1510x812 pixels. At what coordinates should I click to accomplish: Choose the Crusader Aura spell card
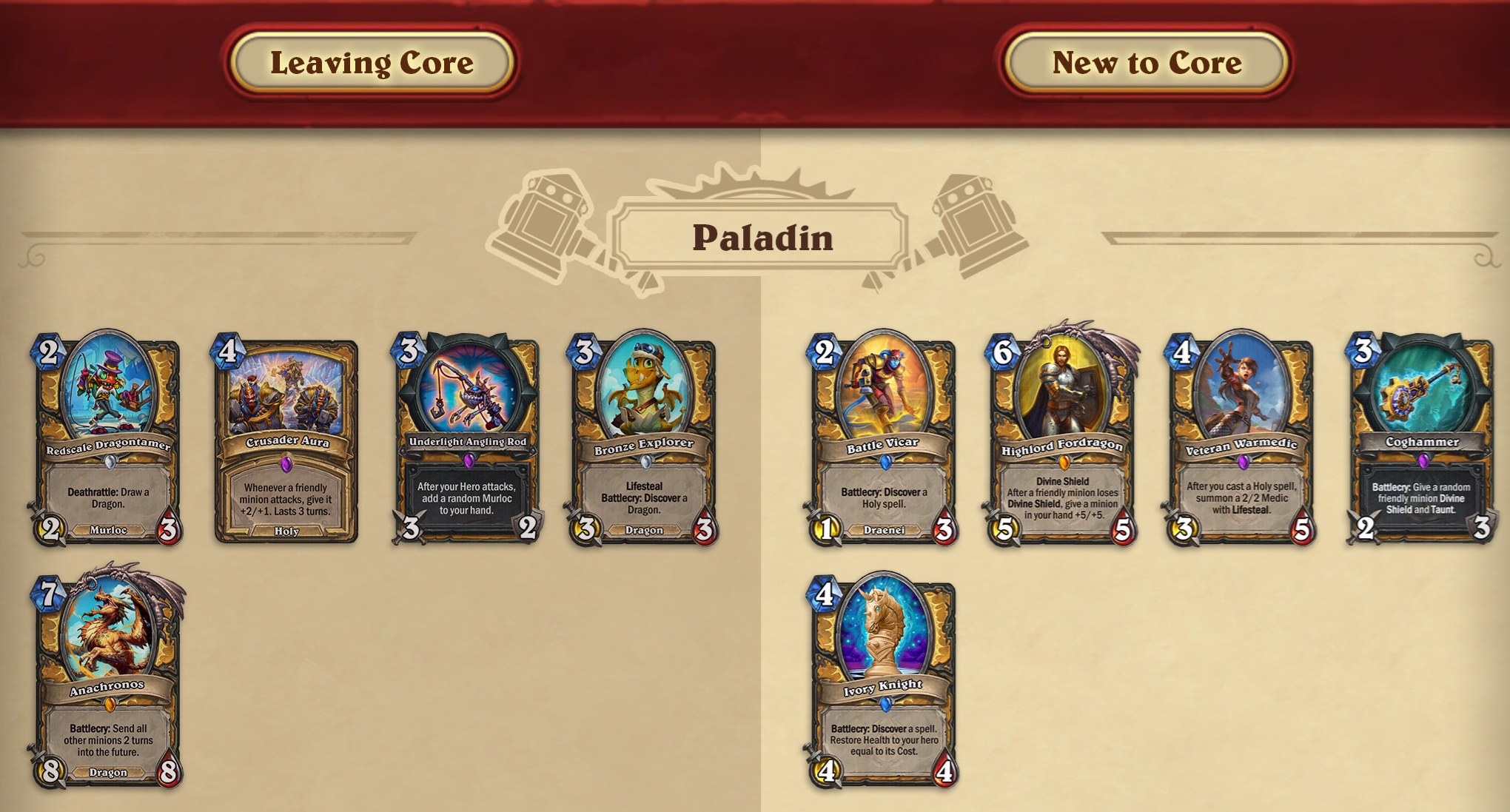point(286,442)
